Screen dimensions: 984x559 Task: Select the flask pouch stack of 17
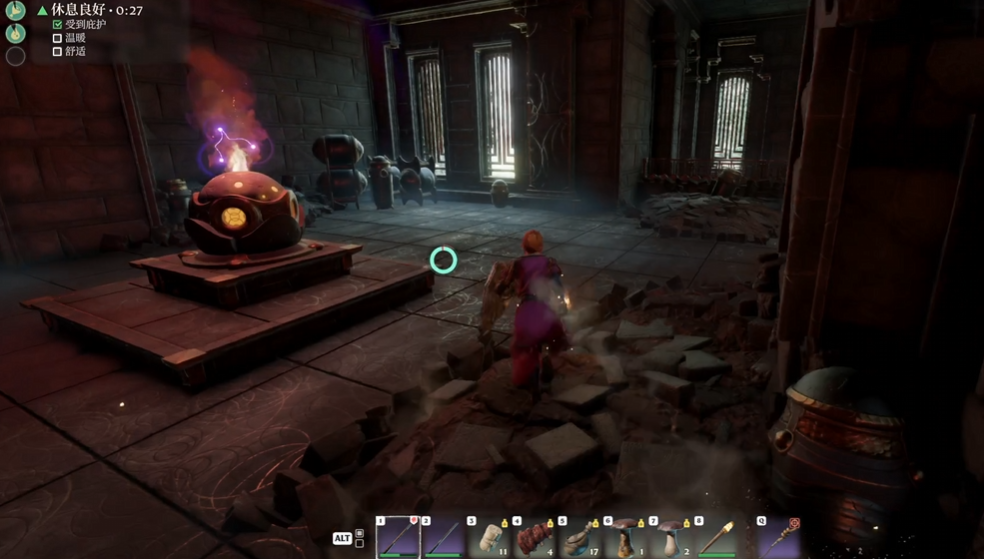point(579,537)
